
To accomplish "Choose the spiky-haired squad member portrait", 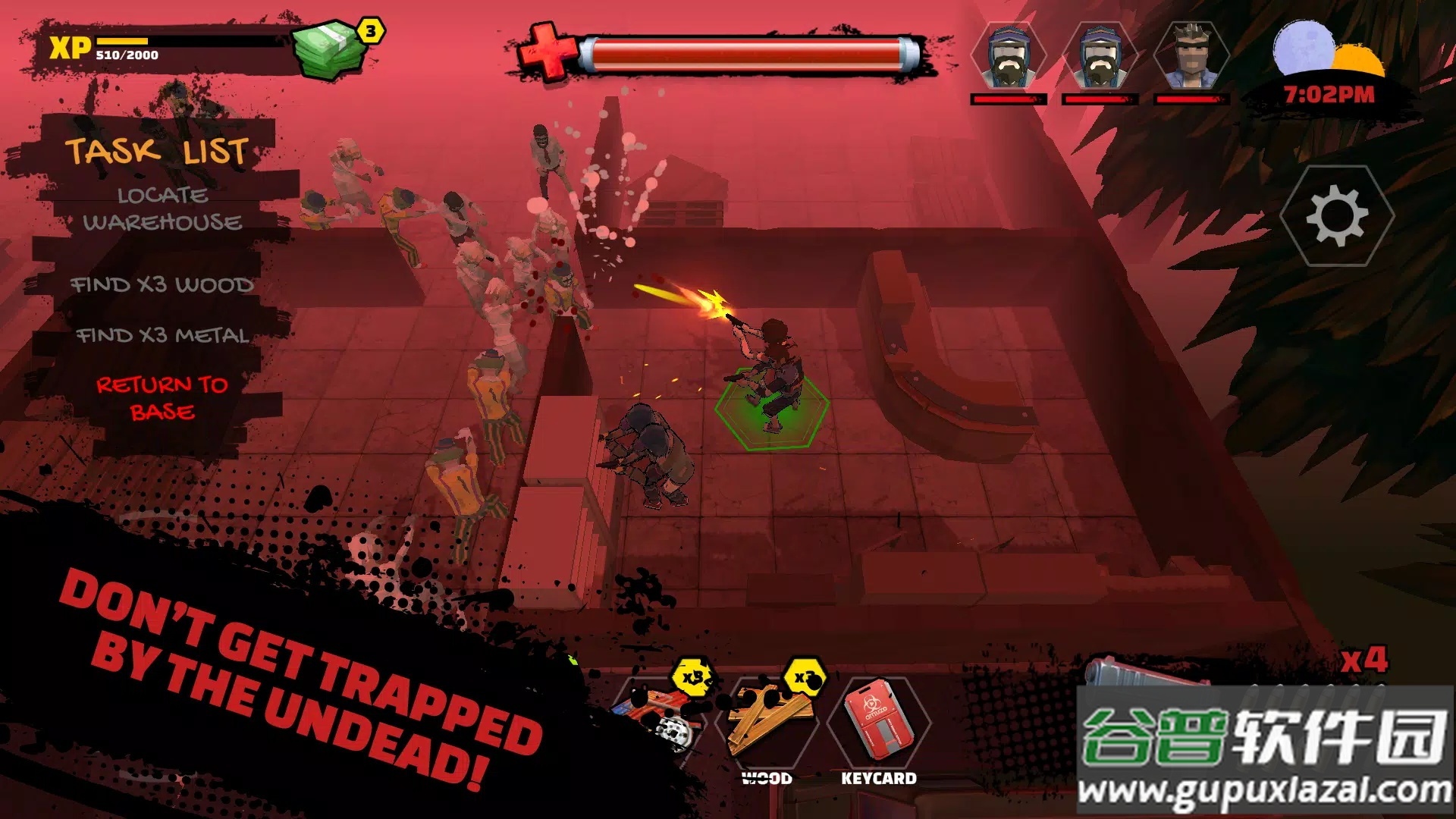I will coord(1191,56).
